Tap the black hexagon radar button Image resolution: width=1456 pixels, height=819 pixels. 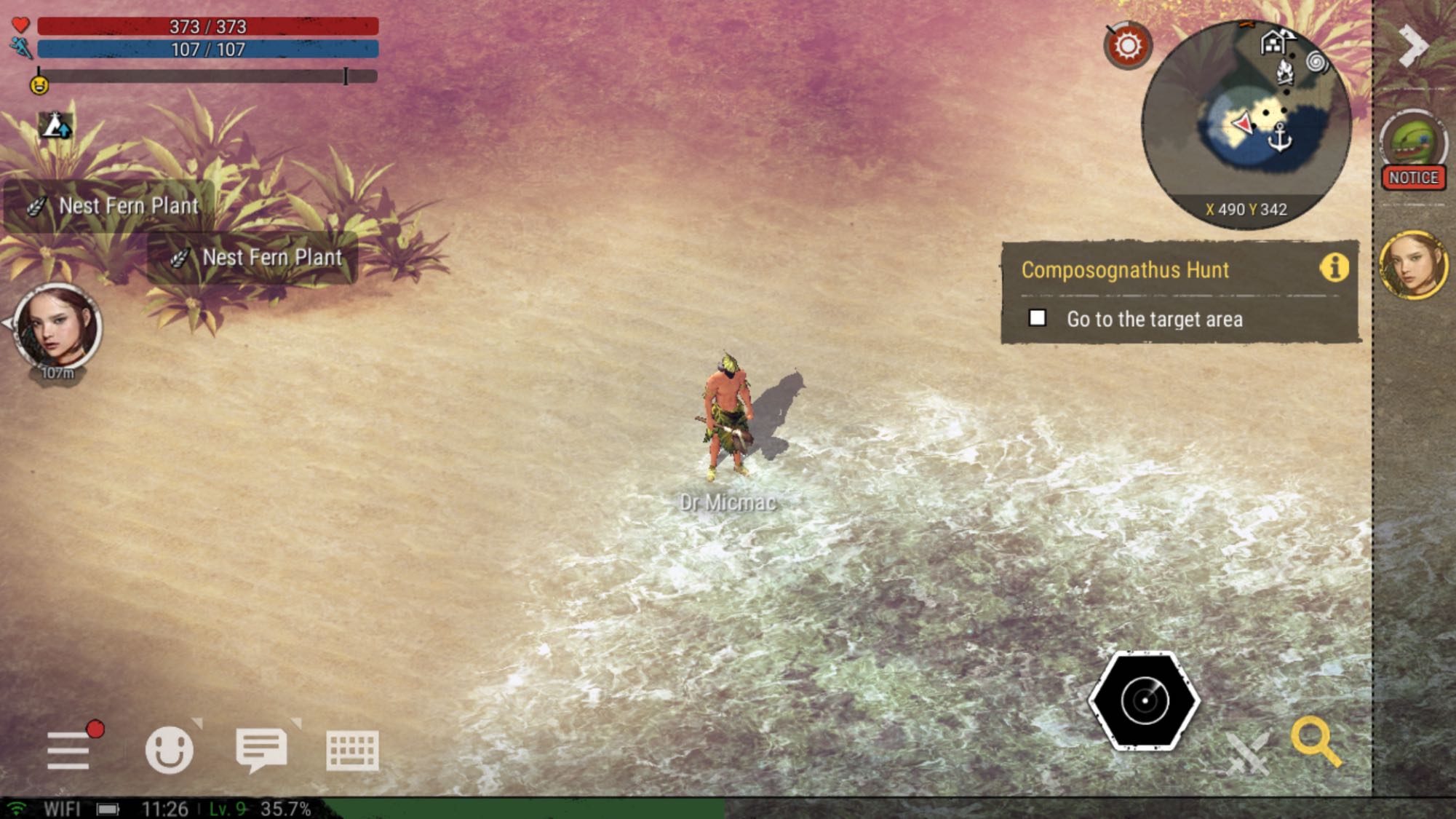click(1144, 700)
